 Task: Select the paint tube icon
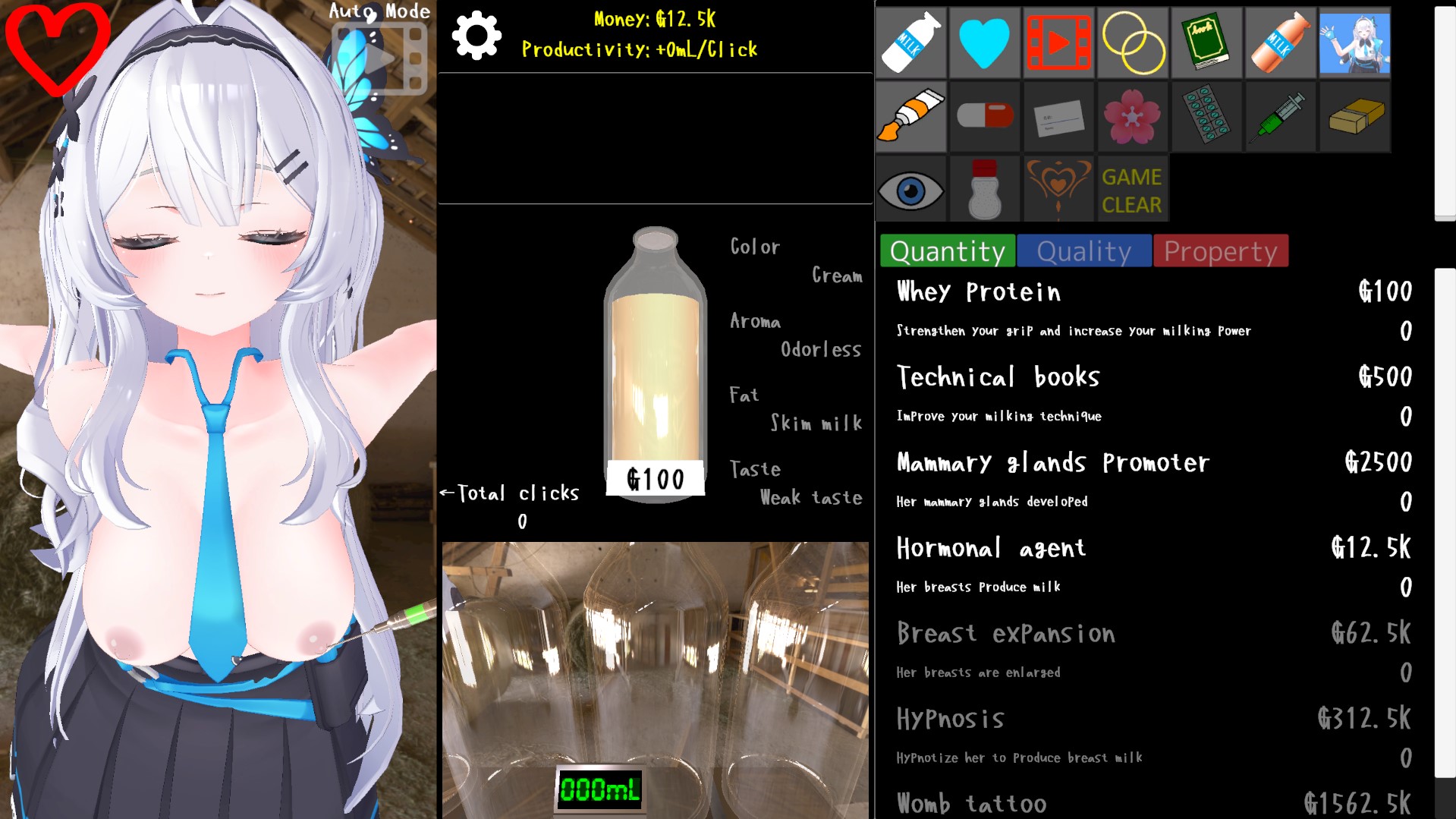point(910,116)
